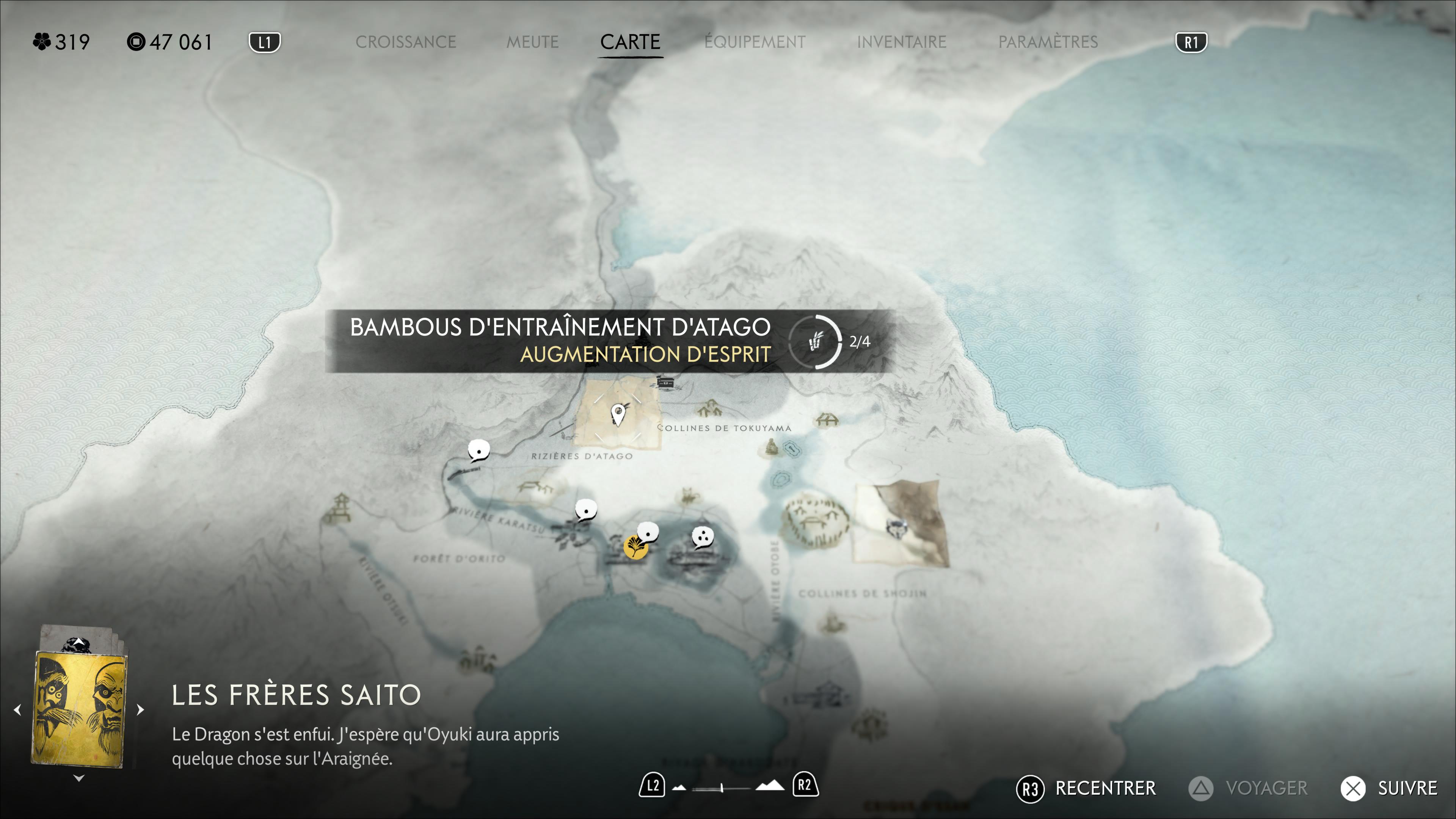The height and width of the screenshot is (819, 1456).
Task: Switch to the Paramètres tab
Action: coord(1047,42)
